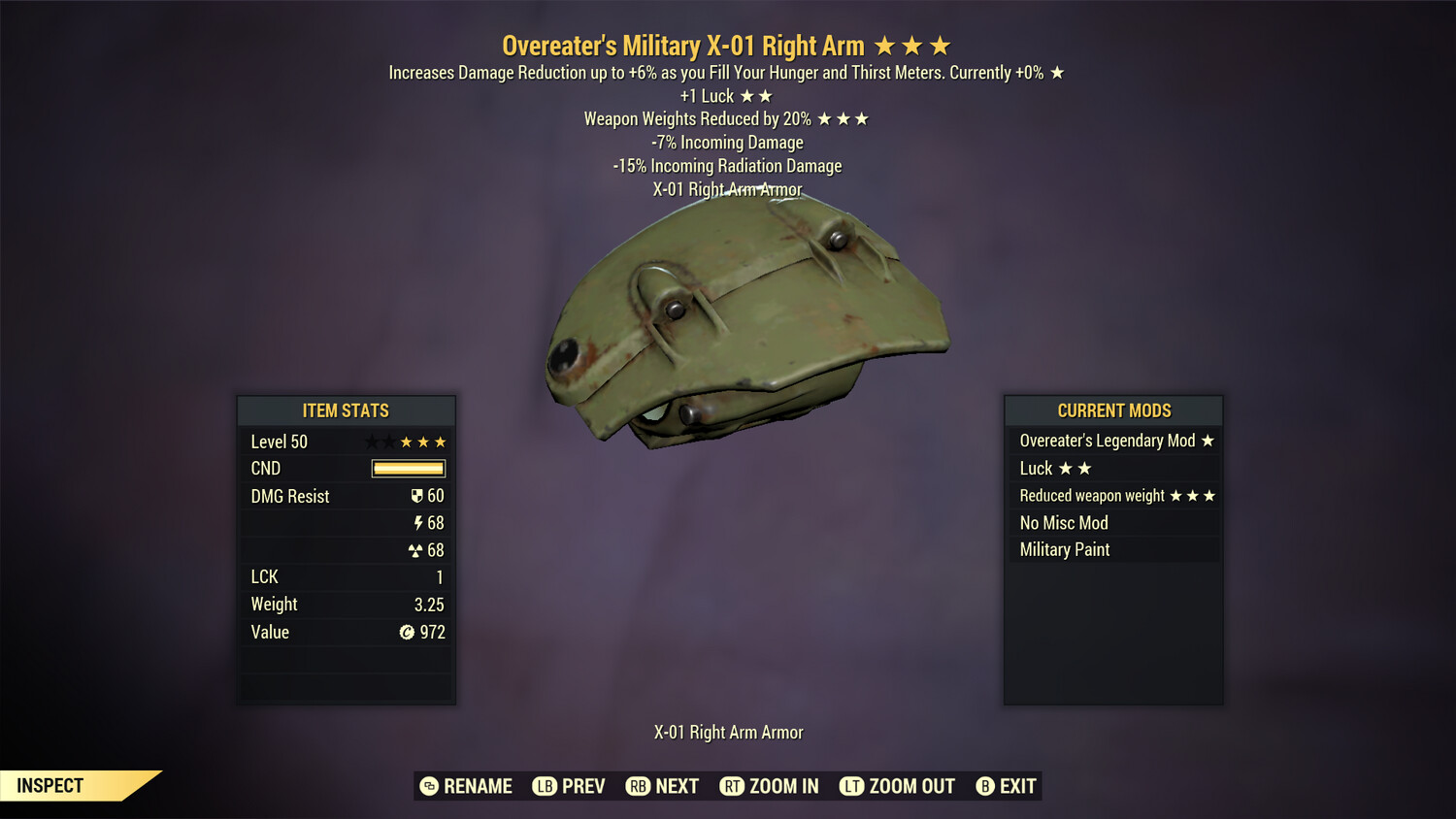
Task: Click the RT button icon for ZOOM IN
Action: [733, 786]
